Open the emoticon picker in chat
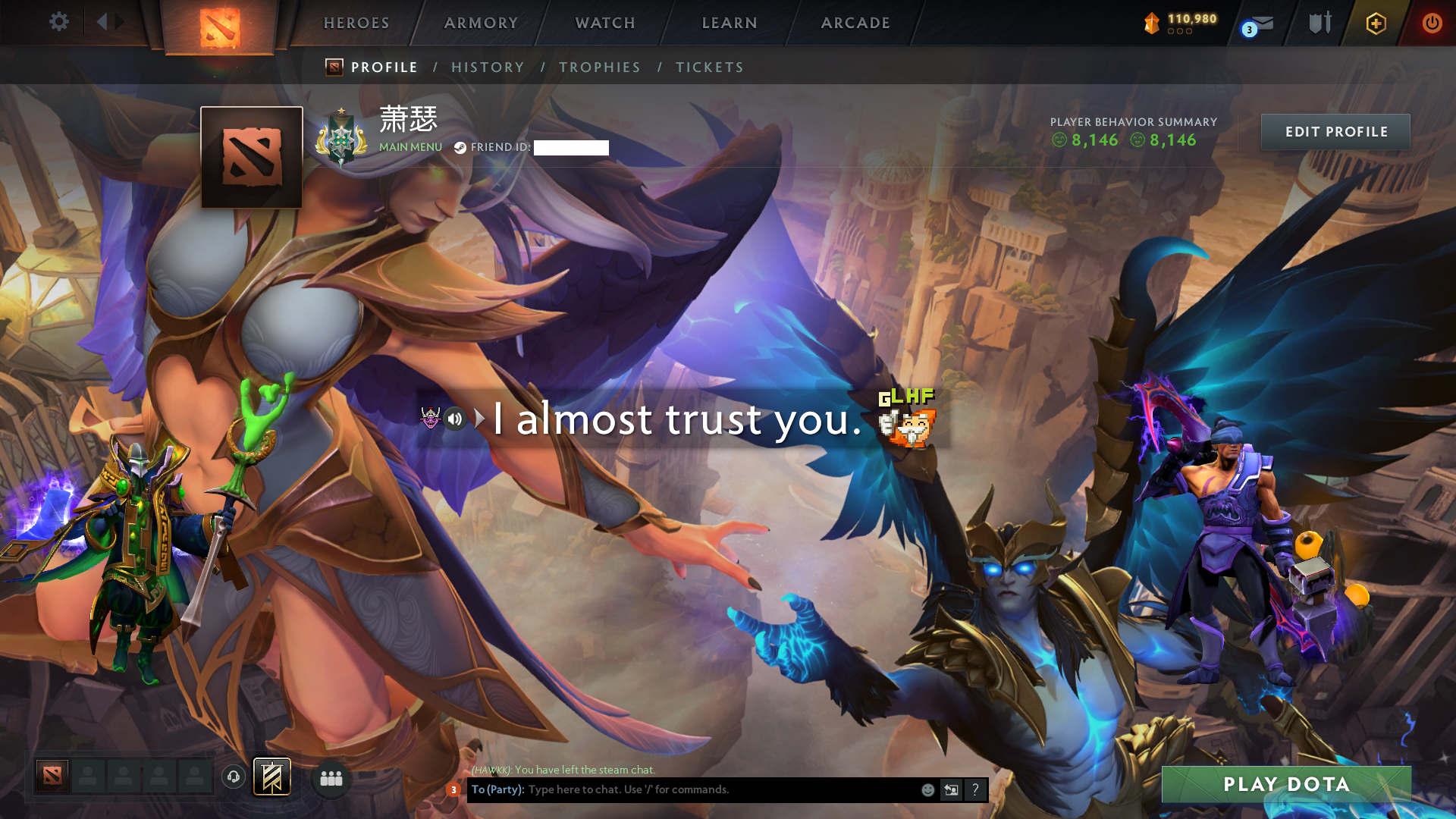 (927, 789)
